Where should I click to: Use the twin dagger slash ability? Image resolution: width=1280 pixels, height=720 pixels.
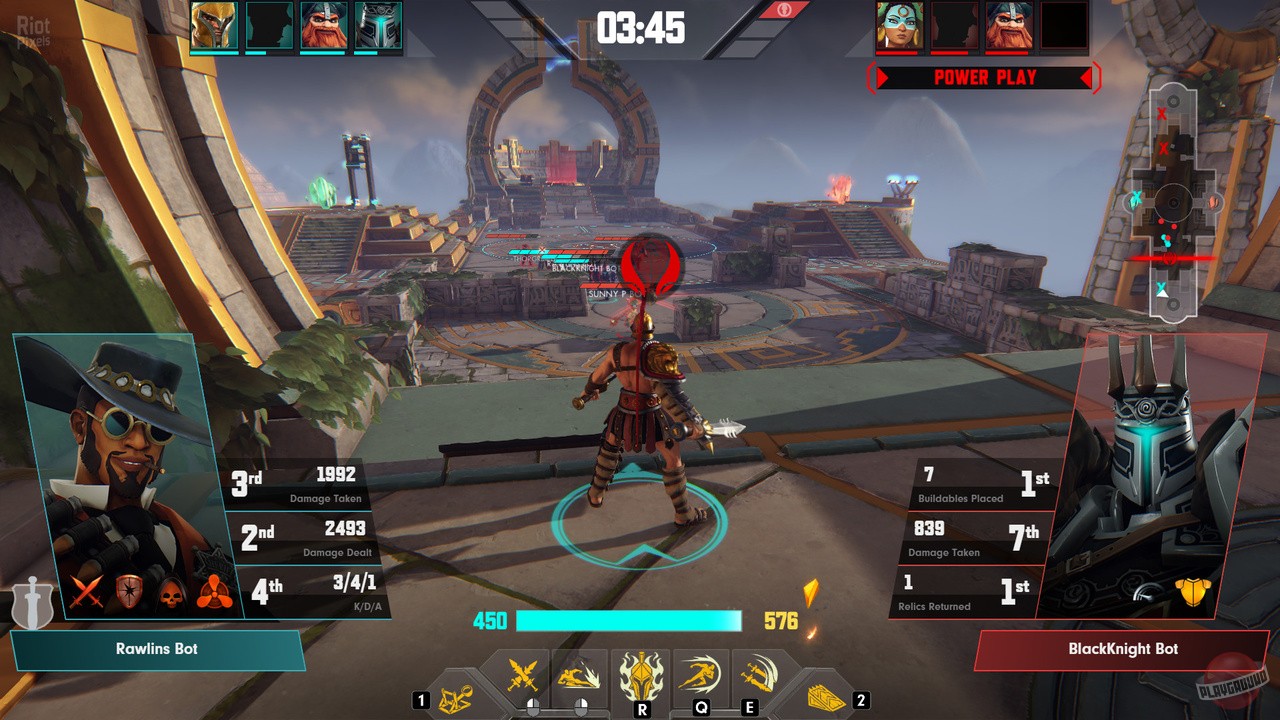coord(758,676)
